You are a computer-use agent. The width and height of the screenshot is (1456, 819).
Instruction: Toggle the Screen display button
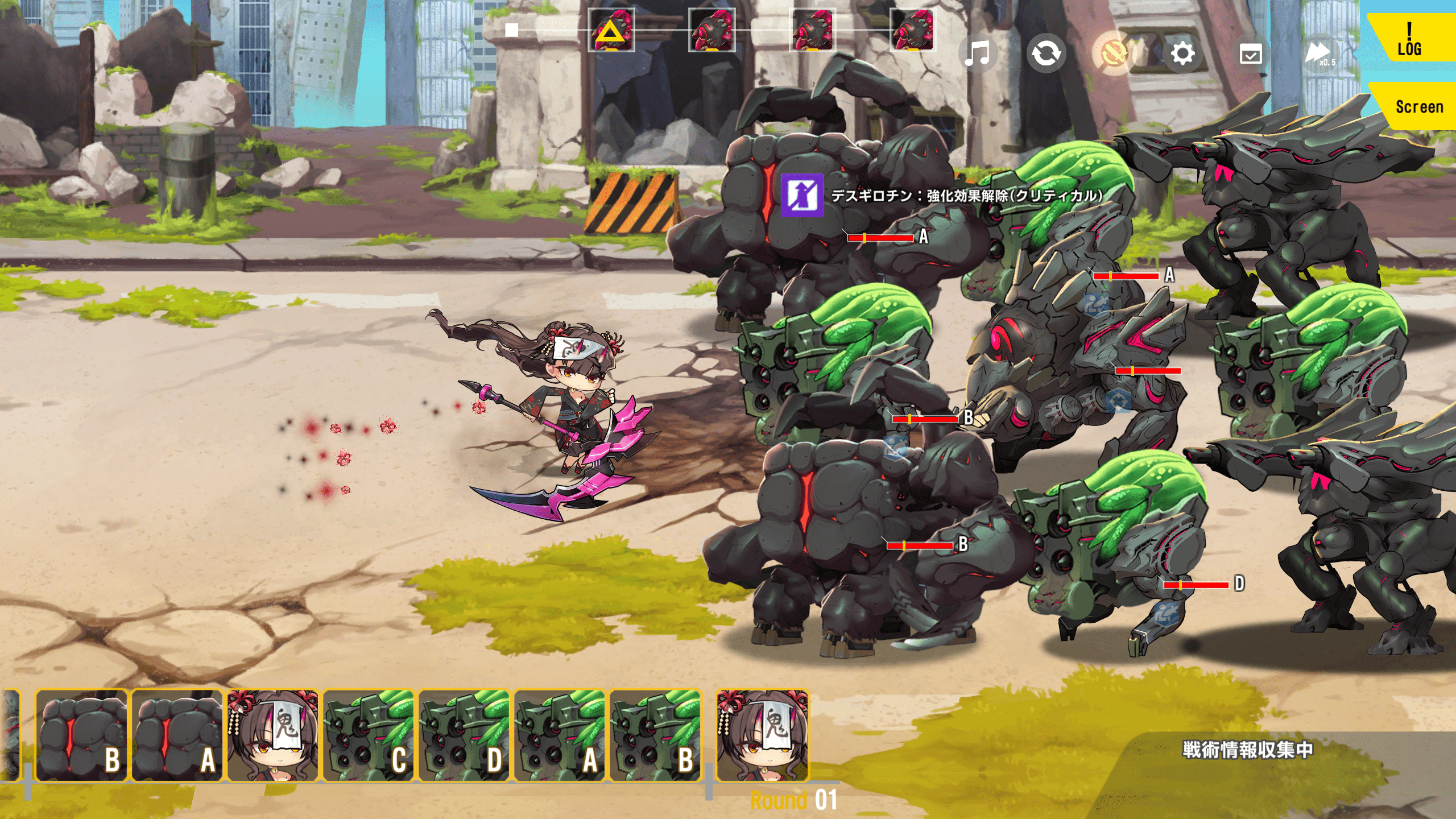[1418, 107]
